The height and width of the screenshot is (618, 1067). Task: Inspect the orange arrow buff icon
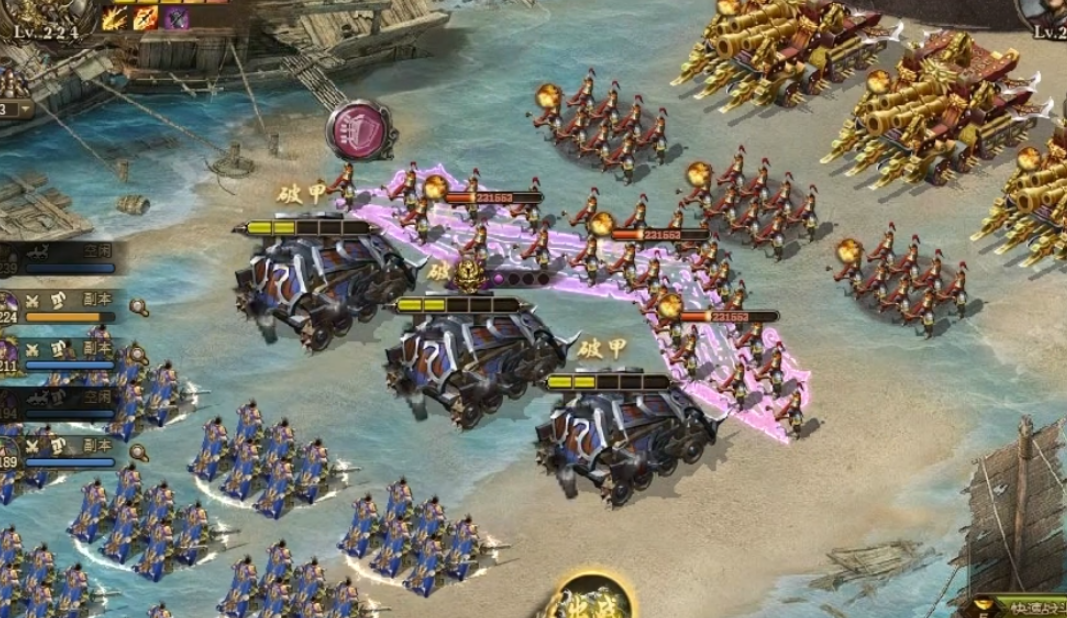(x=146, y=18)
